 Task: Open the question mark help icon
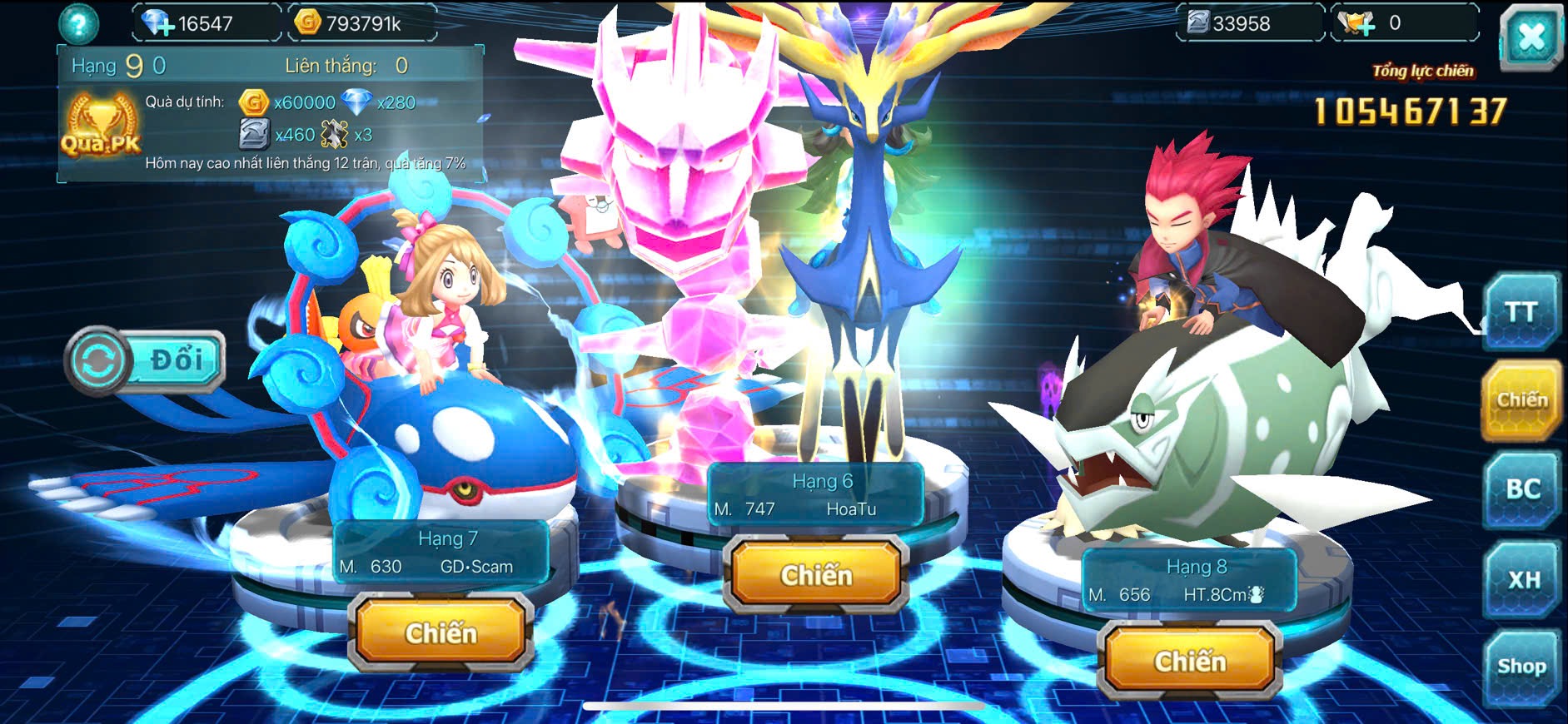[x=78, y=24]
